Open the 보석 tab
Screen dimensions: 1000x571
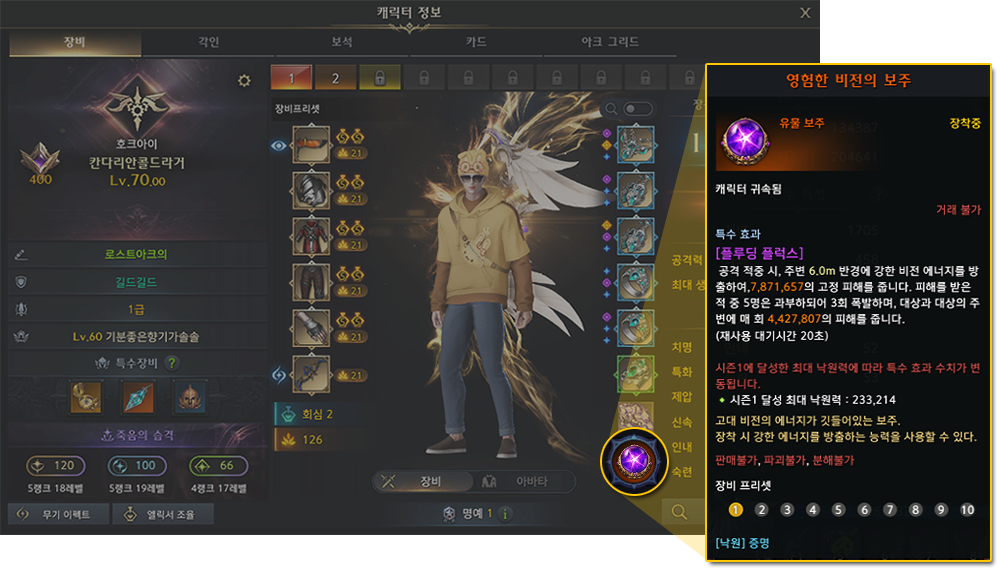click(x=342, y=43)
